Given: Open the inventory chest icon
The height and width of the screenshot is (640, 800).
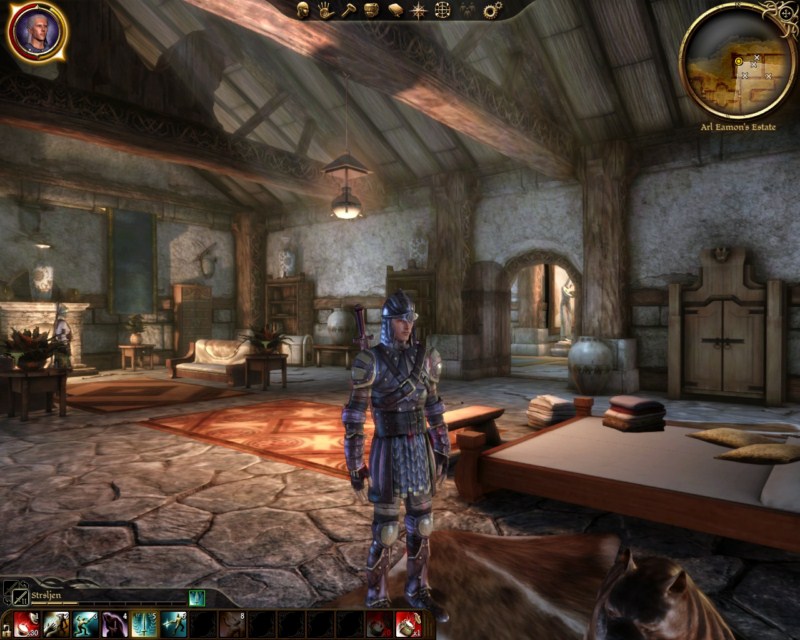Looking at the screenshot, I should pos(372,10).
